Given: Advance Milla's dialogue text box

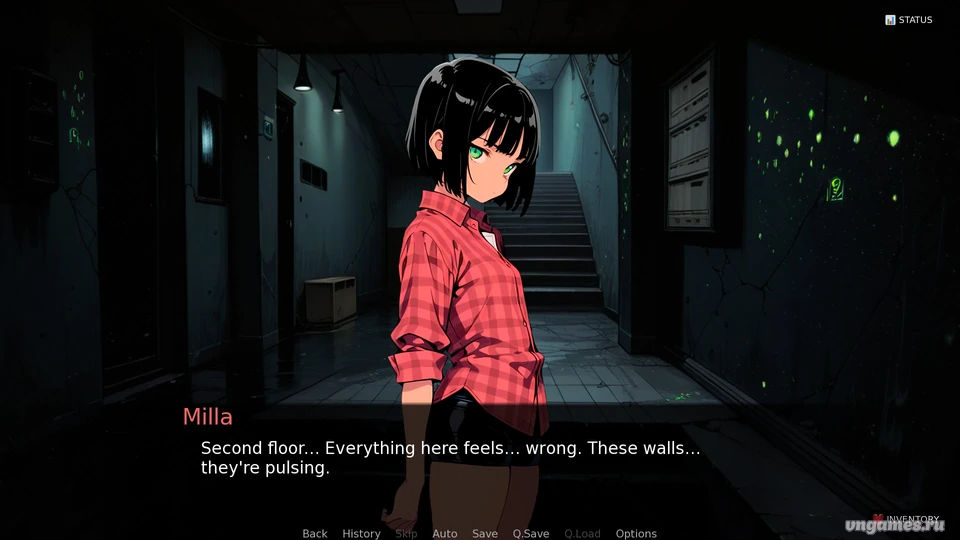Looking at the screenshot, I should 480,458.
